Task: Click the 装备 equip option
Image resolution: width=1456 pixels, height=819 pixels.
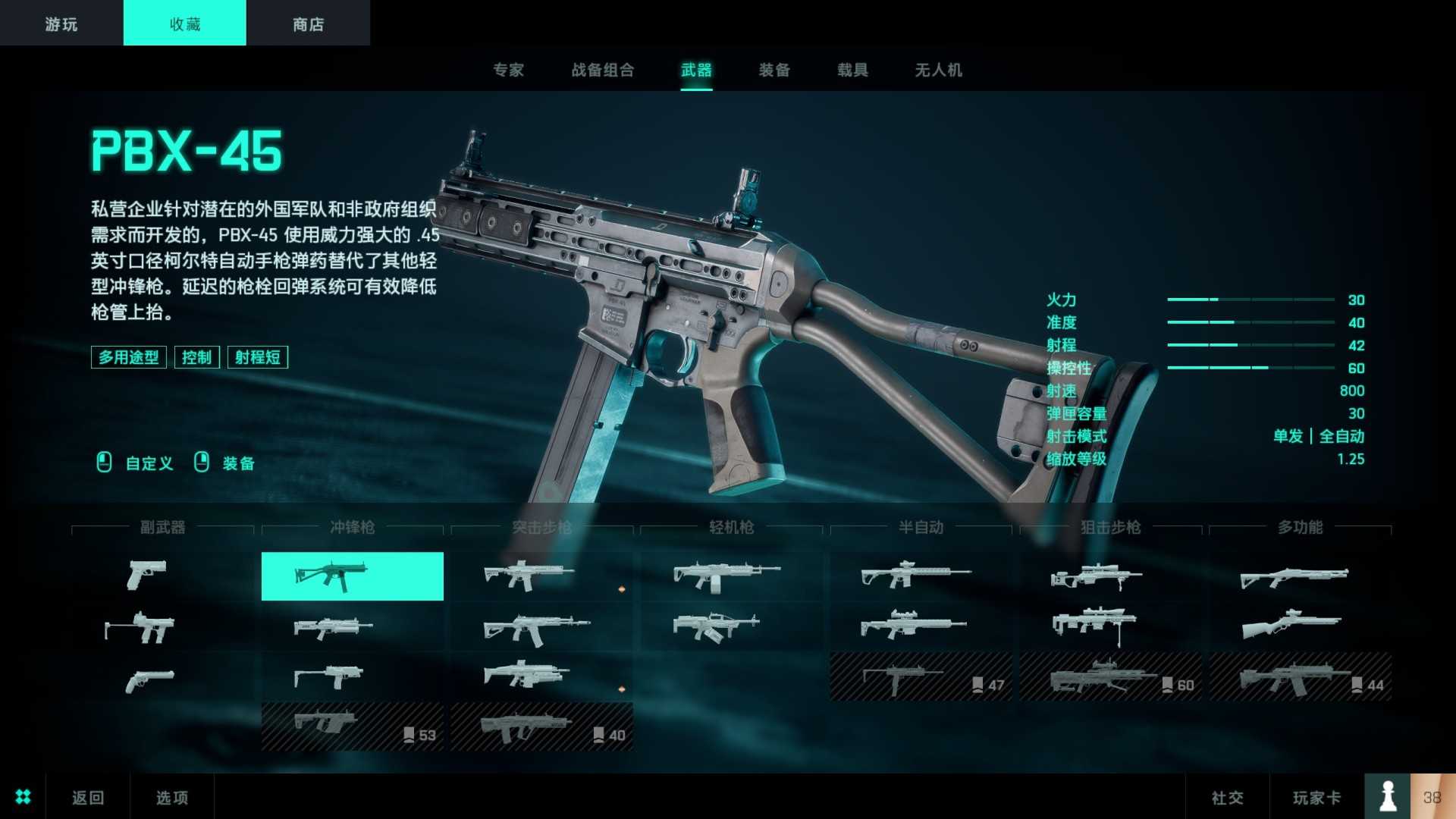Action: (x=237, y=463)
